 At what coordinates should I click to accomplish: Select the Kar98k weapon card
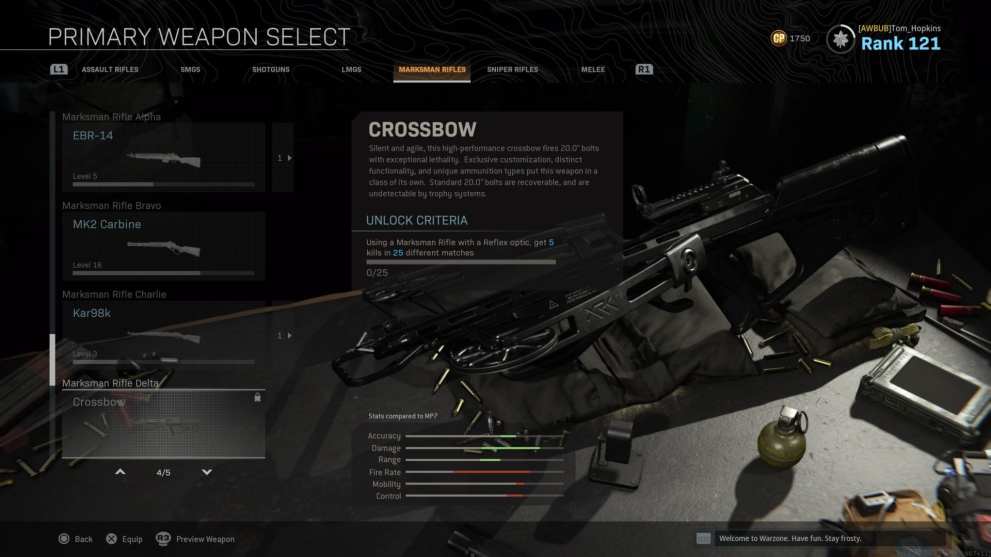[x=163, y=335]
